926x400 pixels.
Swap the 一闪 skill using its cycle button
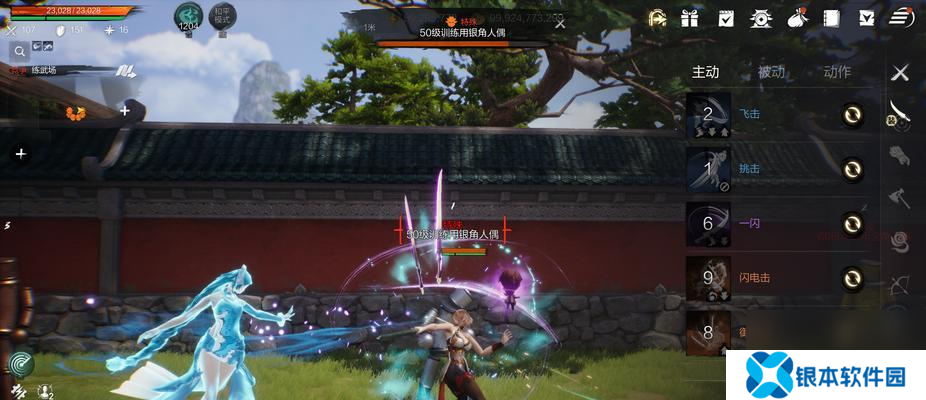[852, 224]
